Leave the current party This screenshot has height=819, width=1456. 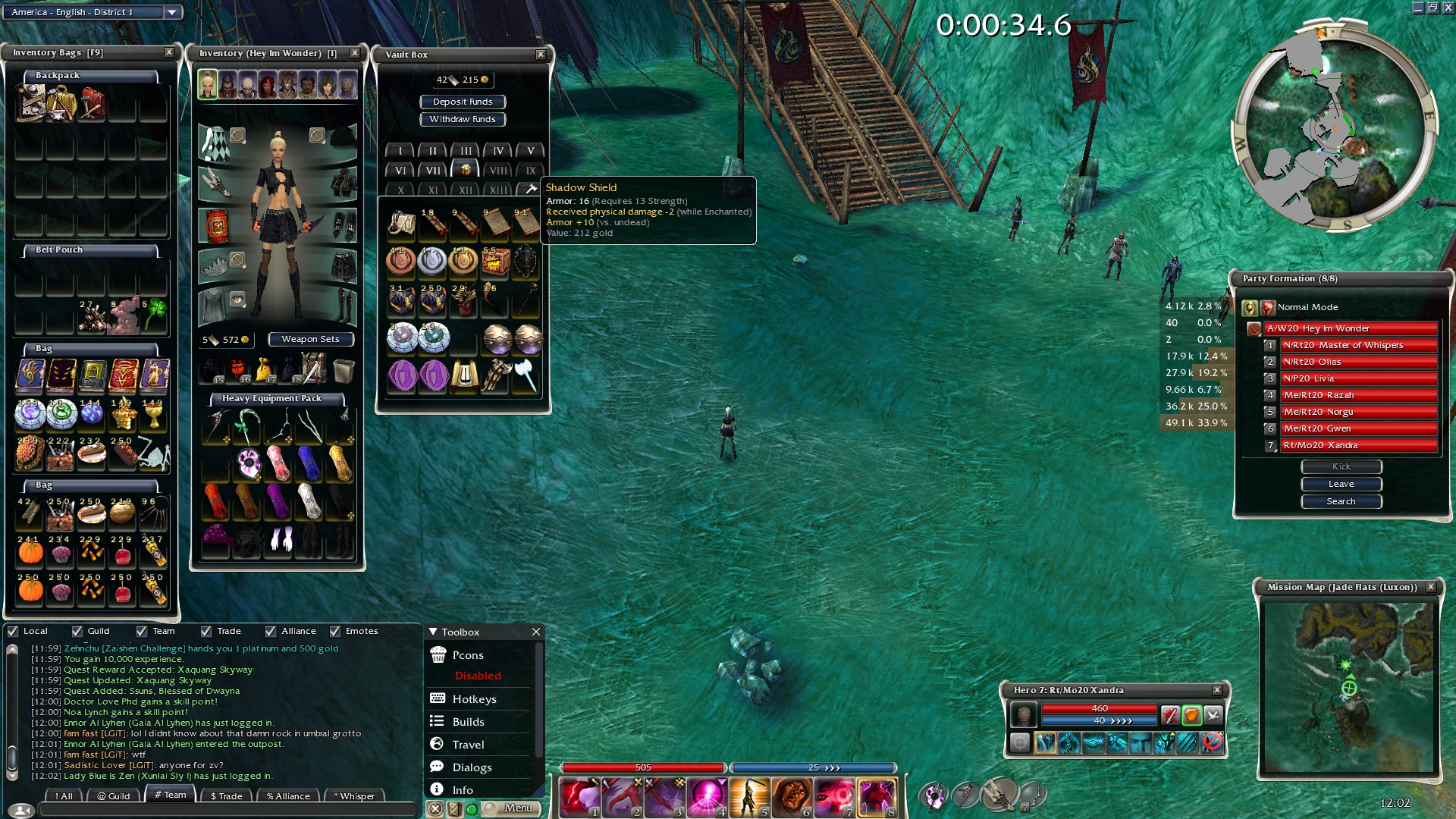click(x=1341, y=484)
